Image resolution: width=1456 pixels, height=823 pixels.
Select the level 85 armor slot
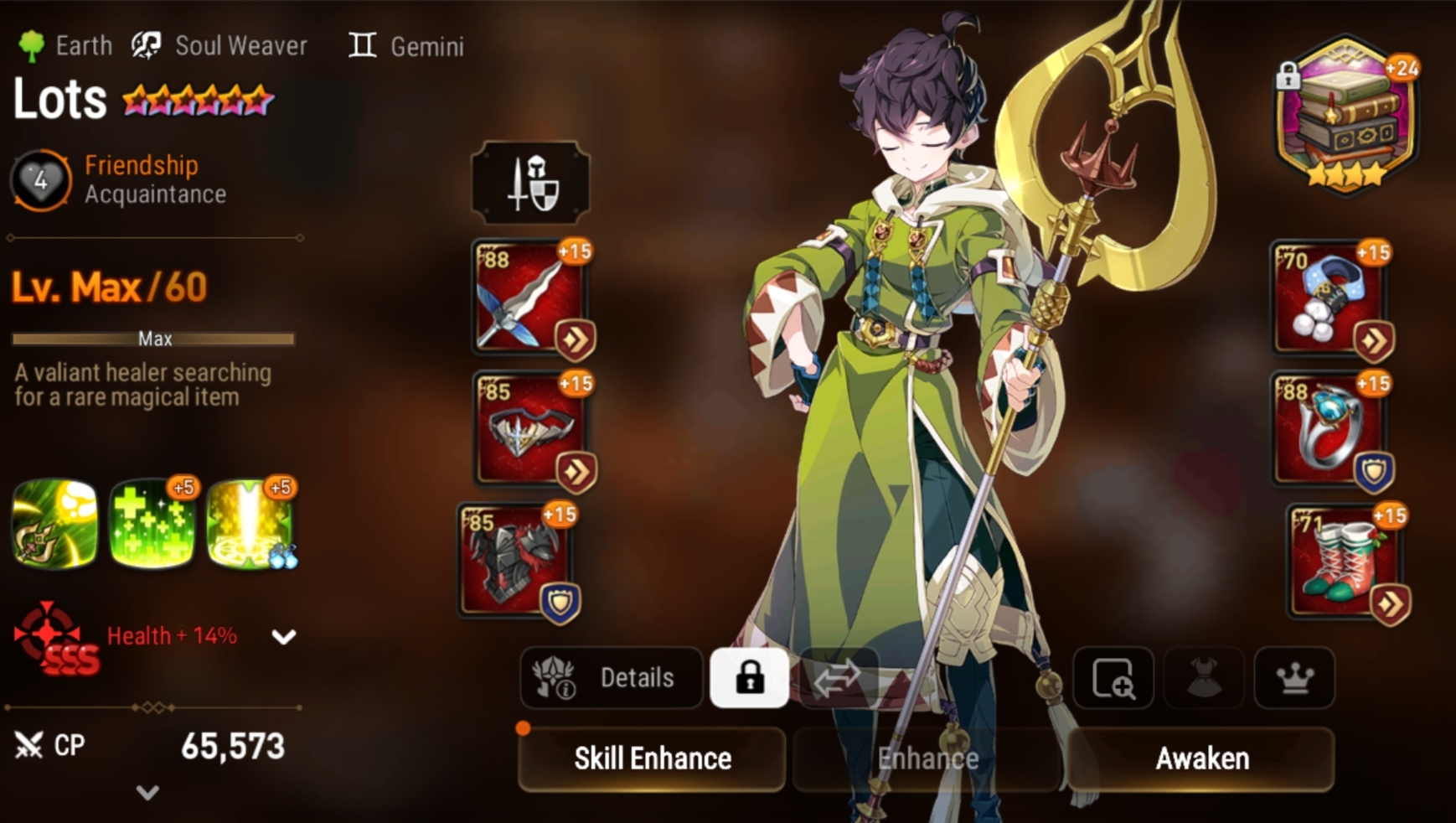pyautogui.click(x=515, y=560)
